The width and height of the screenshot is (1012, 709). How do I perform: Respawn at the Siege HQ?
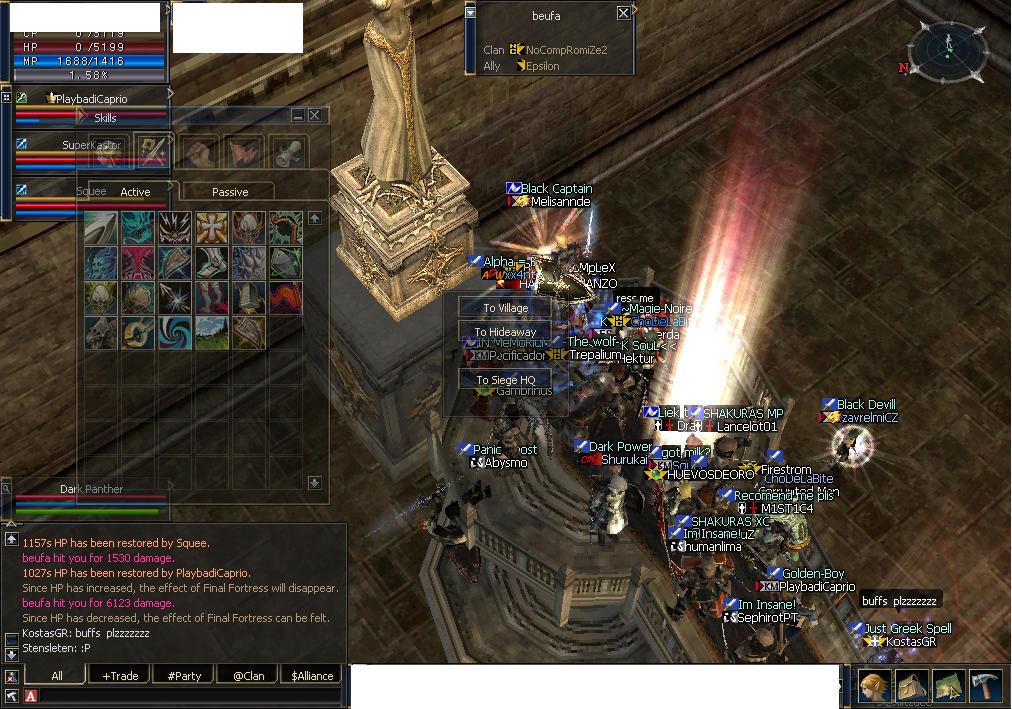(505, 380)
